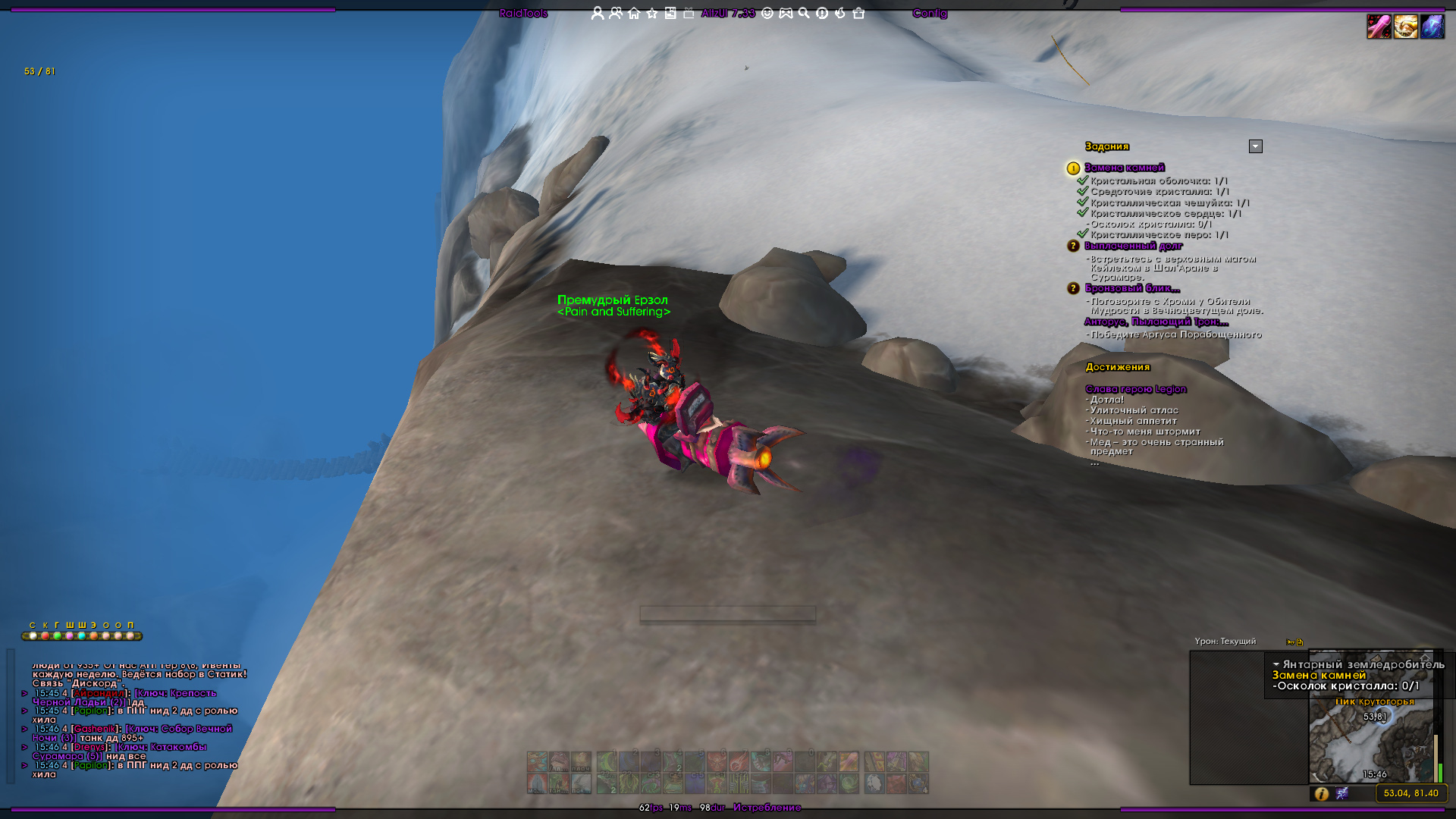Viewport: 1456px width, 819px height.
Task: Click the golden handshake buff icon
Action: point(1405,27)
